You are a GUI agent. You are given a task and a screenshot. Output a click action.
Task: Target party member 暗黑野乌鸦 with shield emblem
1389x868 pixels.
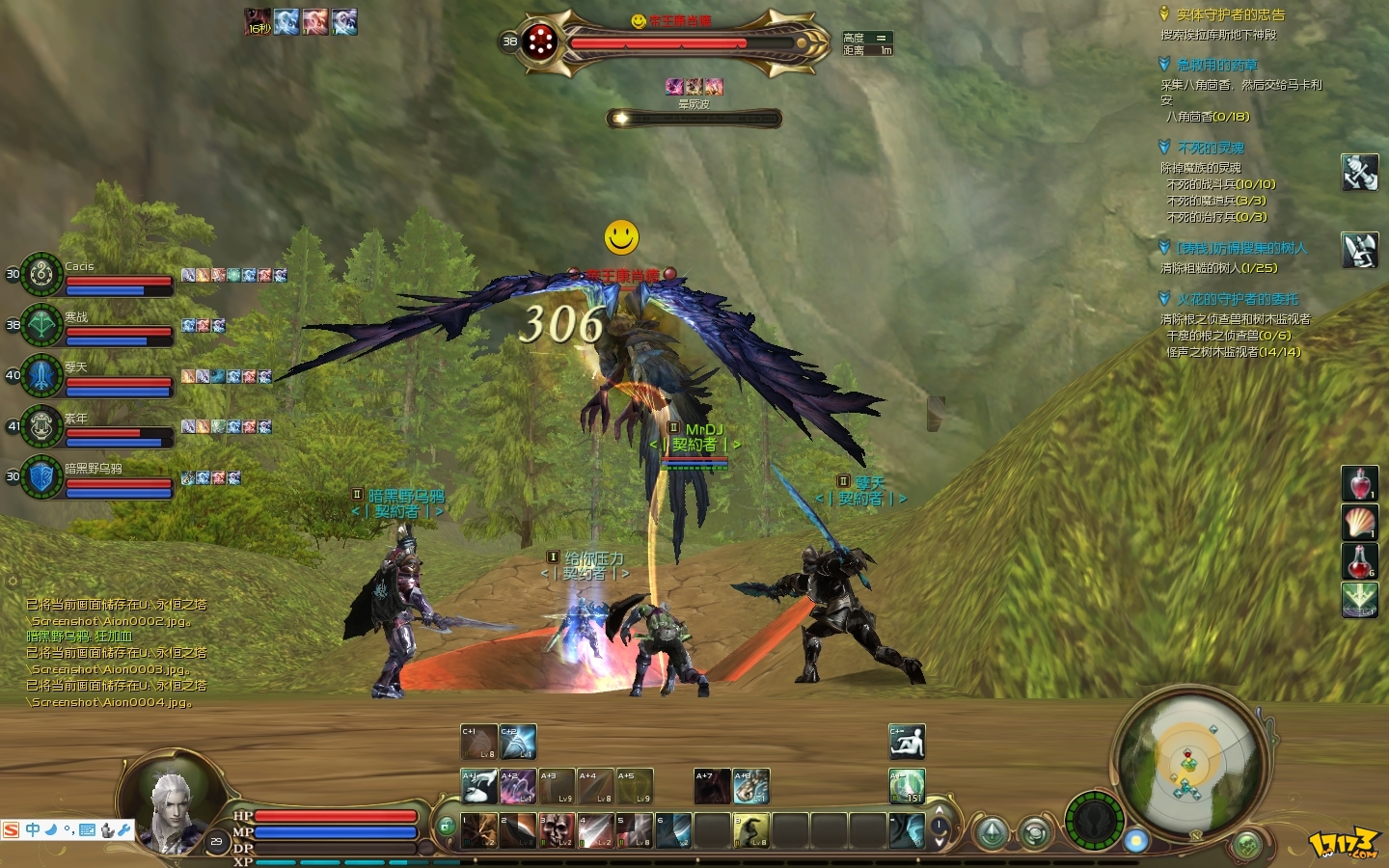click(x=42, y=476)
